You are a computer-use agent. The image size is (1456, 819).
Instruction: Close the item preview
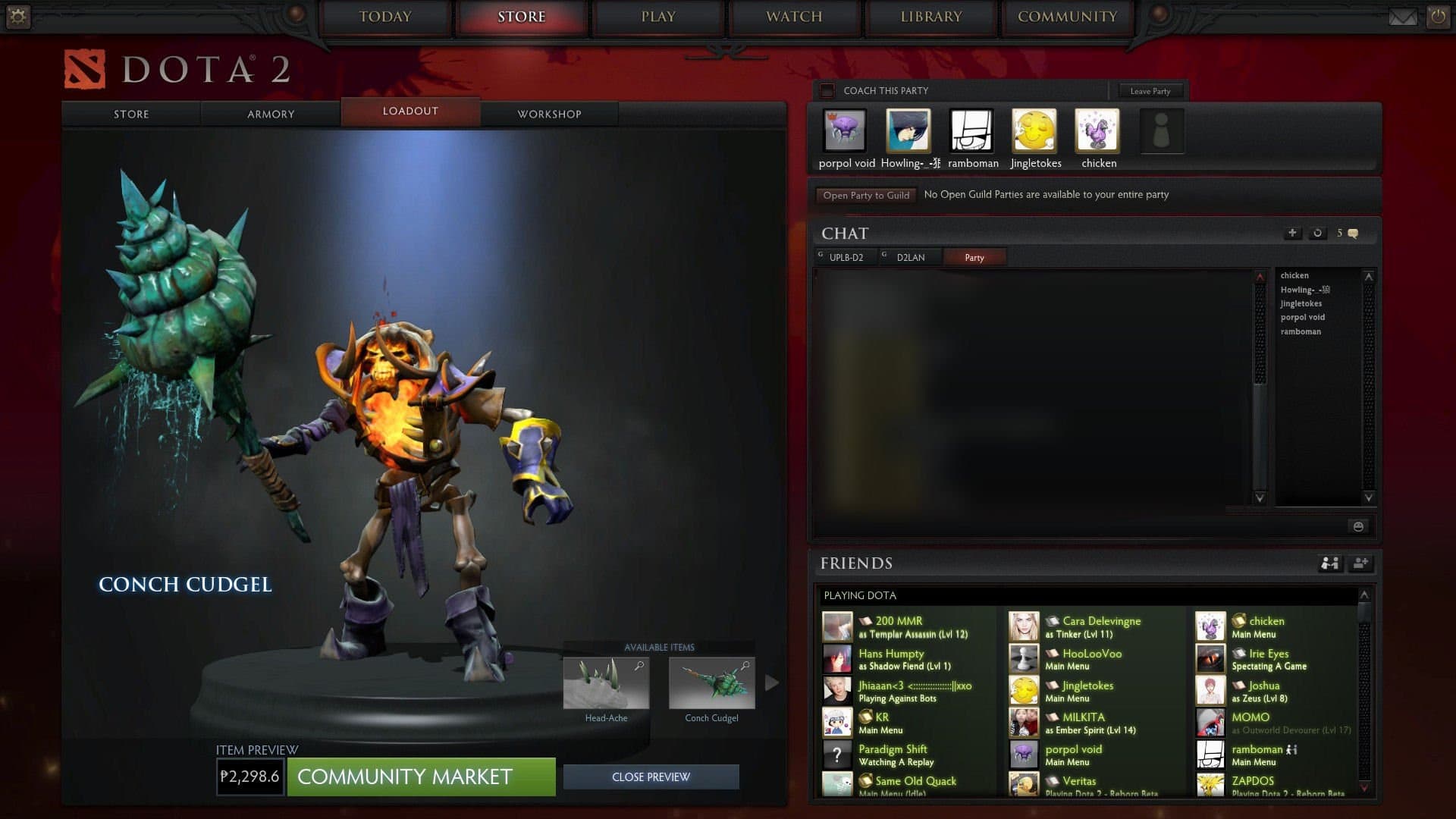(x=651, y=777)
